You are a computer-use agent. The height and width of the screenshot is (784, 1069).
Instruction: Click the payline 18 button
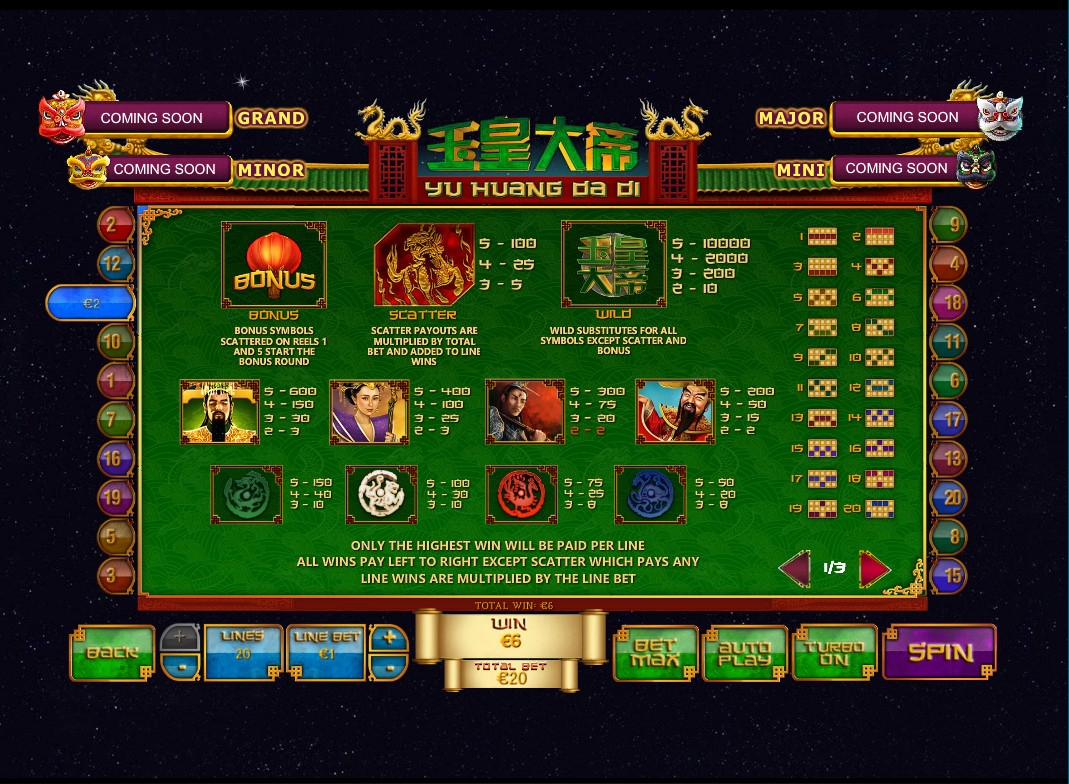(x=948, y=302)
